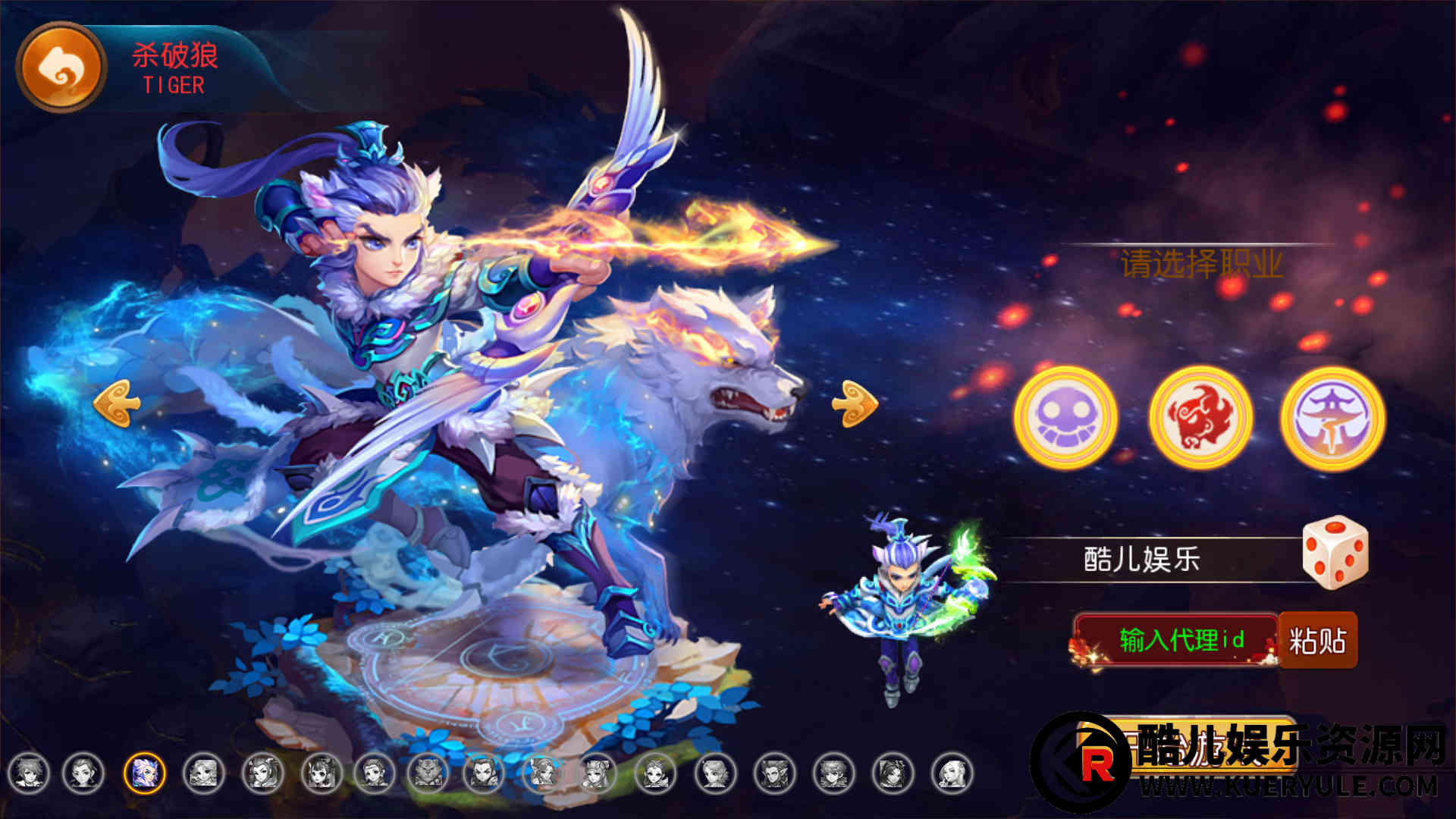This screenshot has height=819, width=1456.
Task: Click the 粘贴 paste button
Action: point(1318,640)
